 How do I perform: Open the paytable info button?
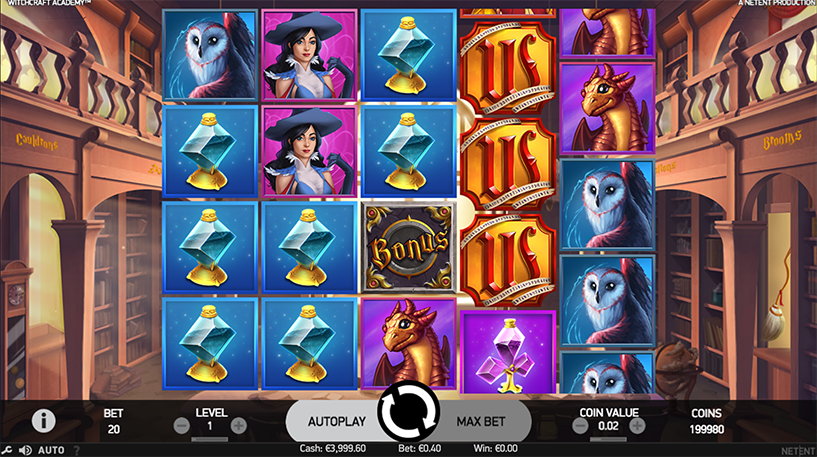[43, 421]
